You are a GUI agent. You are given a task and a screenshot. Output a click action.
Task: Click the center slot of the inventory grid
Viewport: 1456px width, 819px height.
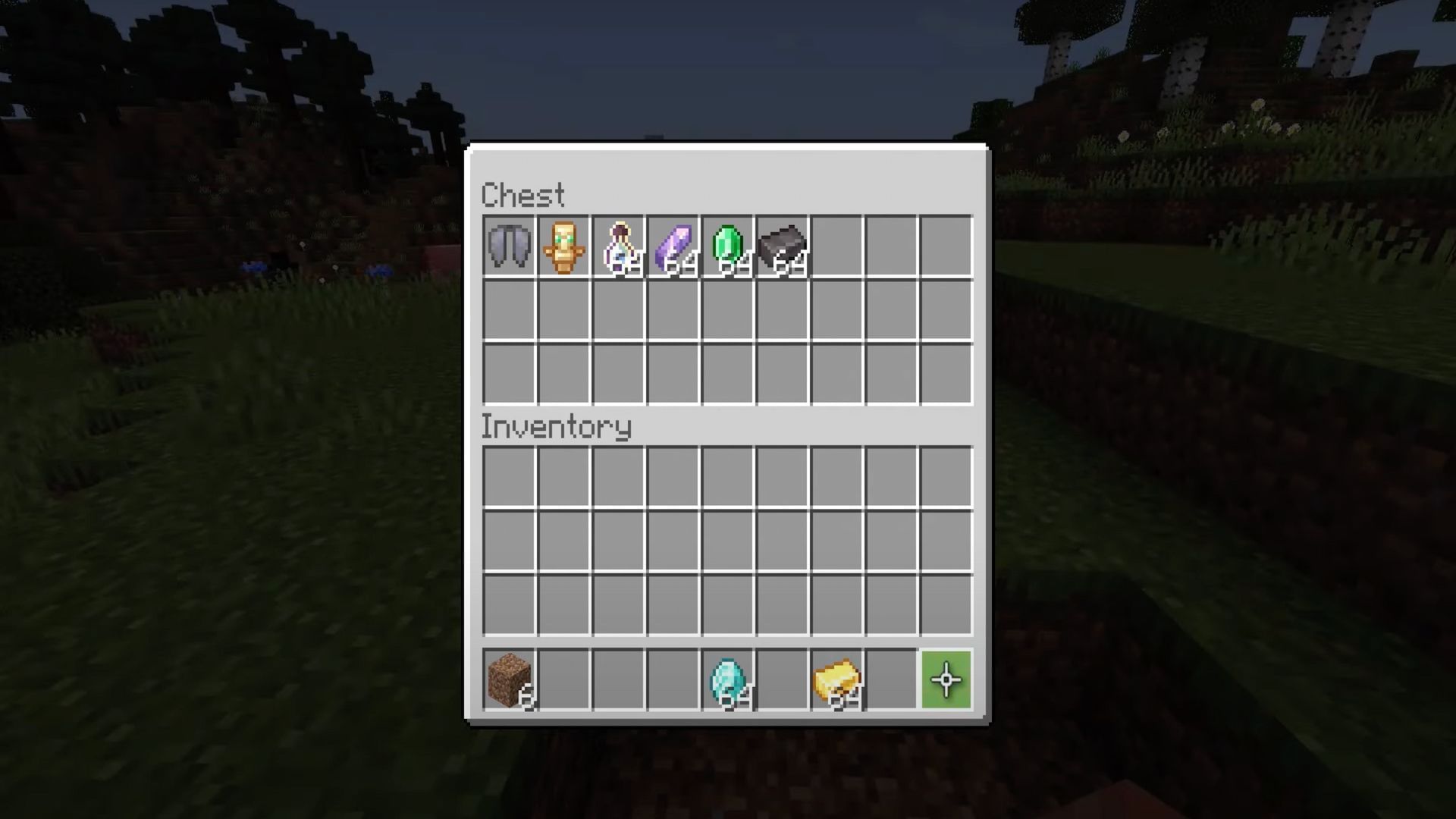pos(726,538)
